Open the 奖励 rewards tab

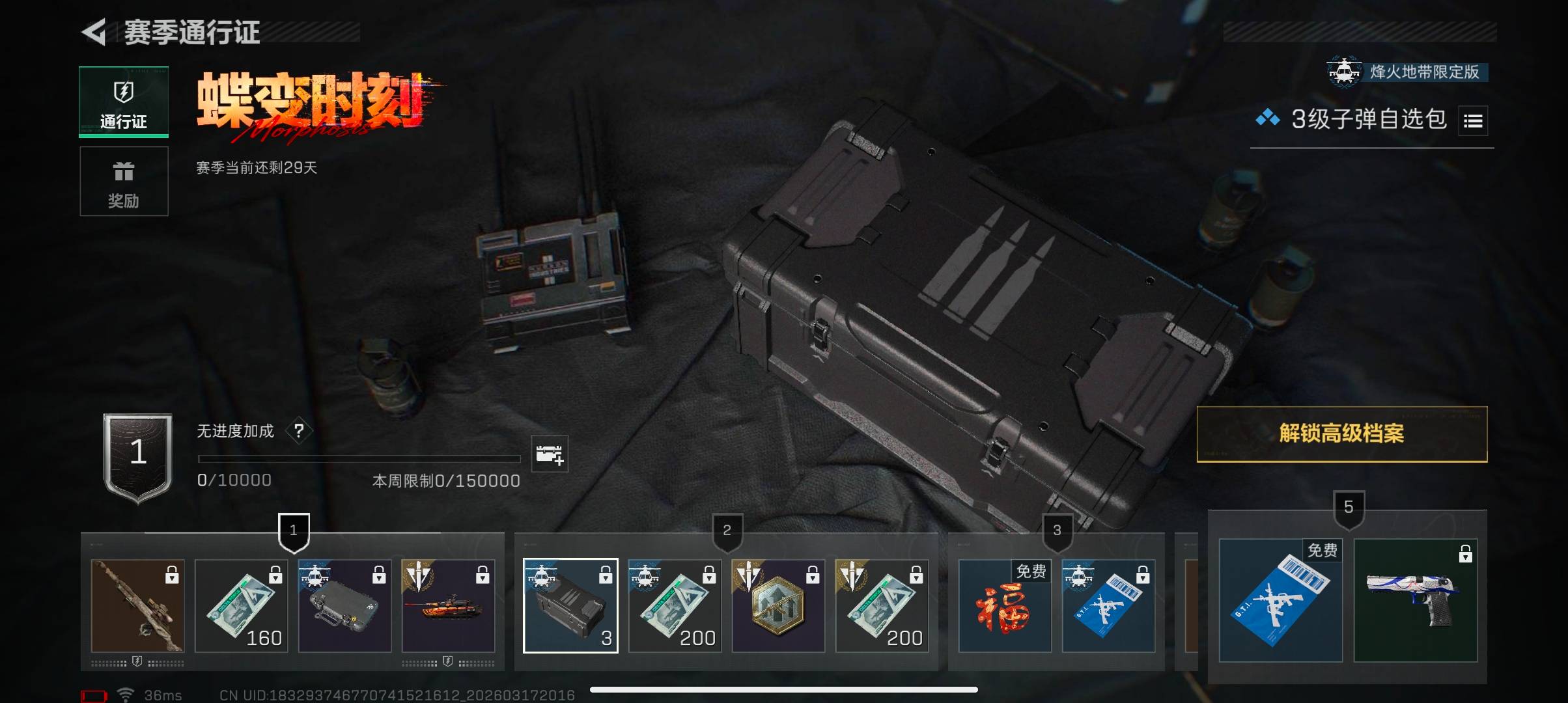(124, 182)
